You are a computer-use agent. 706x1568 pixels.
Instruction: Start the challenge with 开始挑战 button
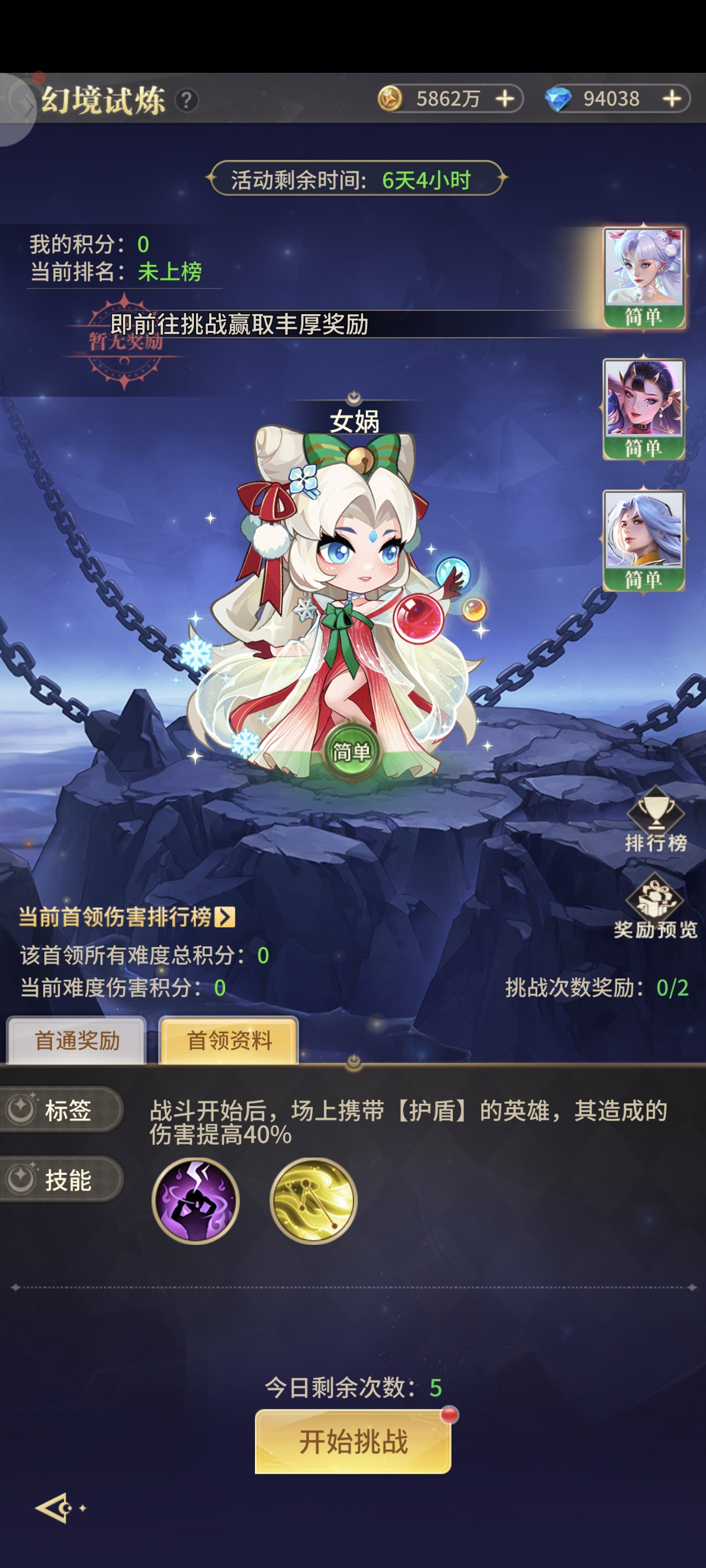(x=352, y=1441)
